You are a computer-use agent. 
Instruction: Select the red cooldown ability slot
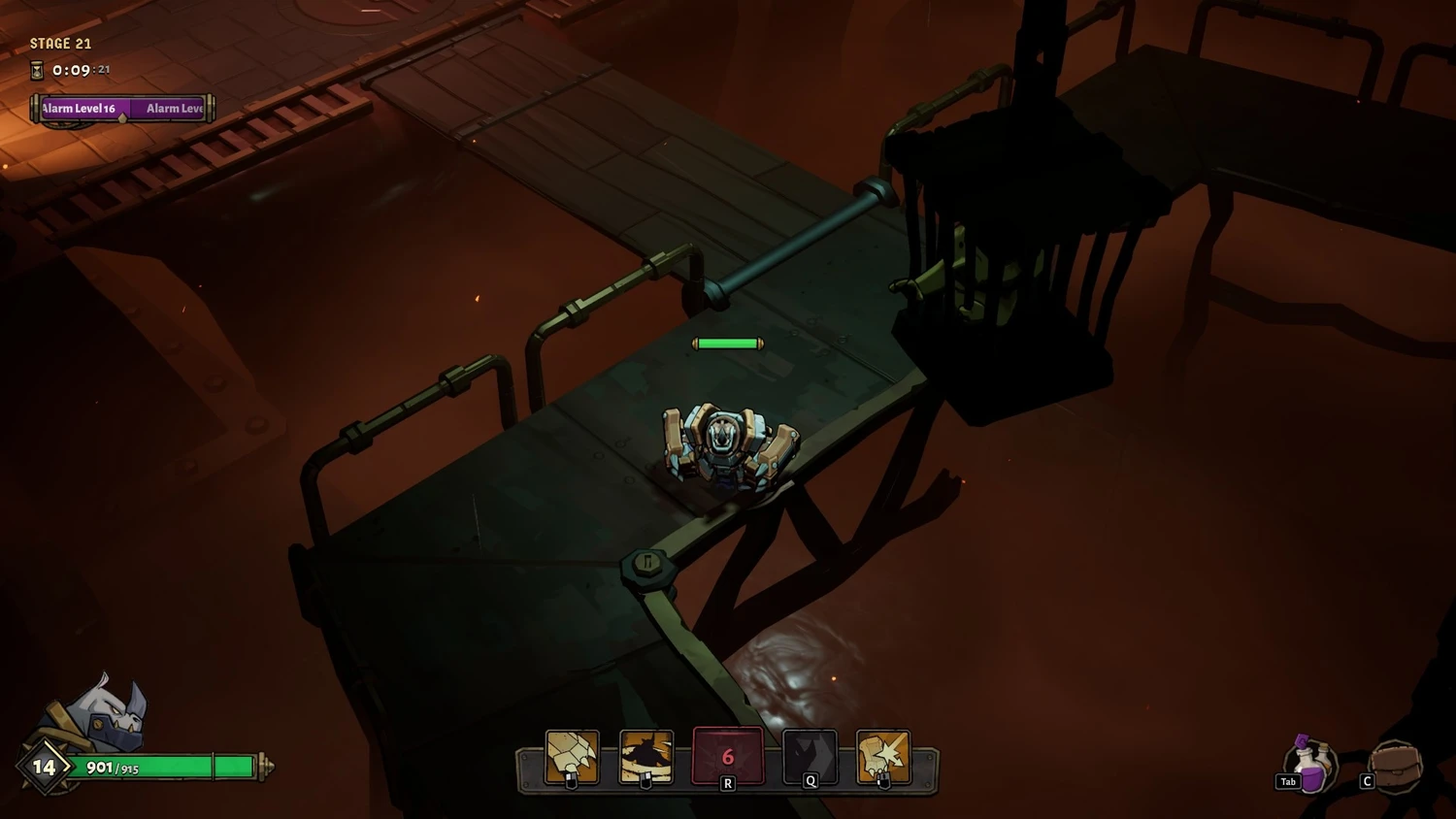[728, 757]
